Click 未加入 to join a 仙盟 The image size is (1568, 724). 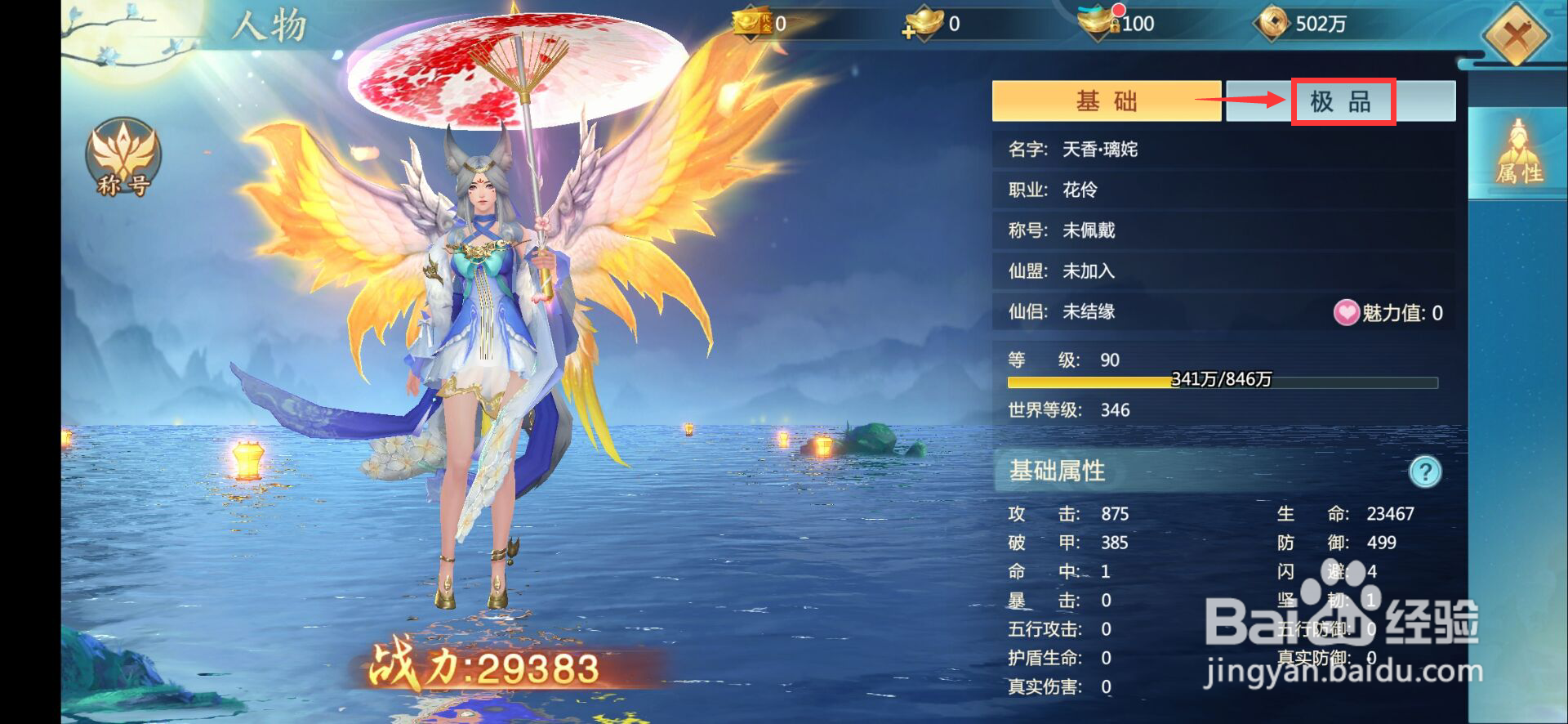1091,270
